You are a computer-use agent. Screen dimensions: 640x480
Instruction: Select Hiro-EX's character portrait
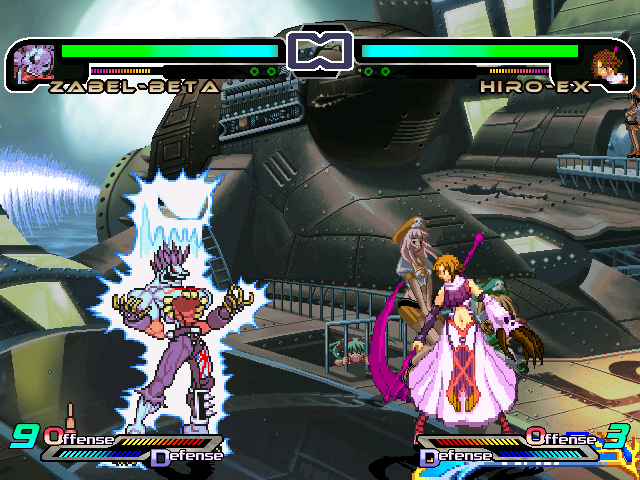click(607, 64)
